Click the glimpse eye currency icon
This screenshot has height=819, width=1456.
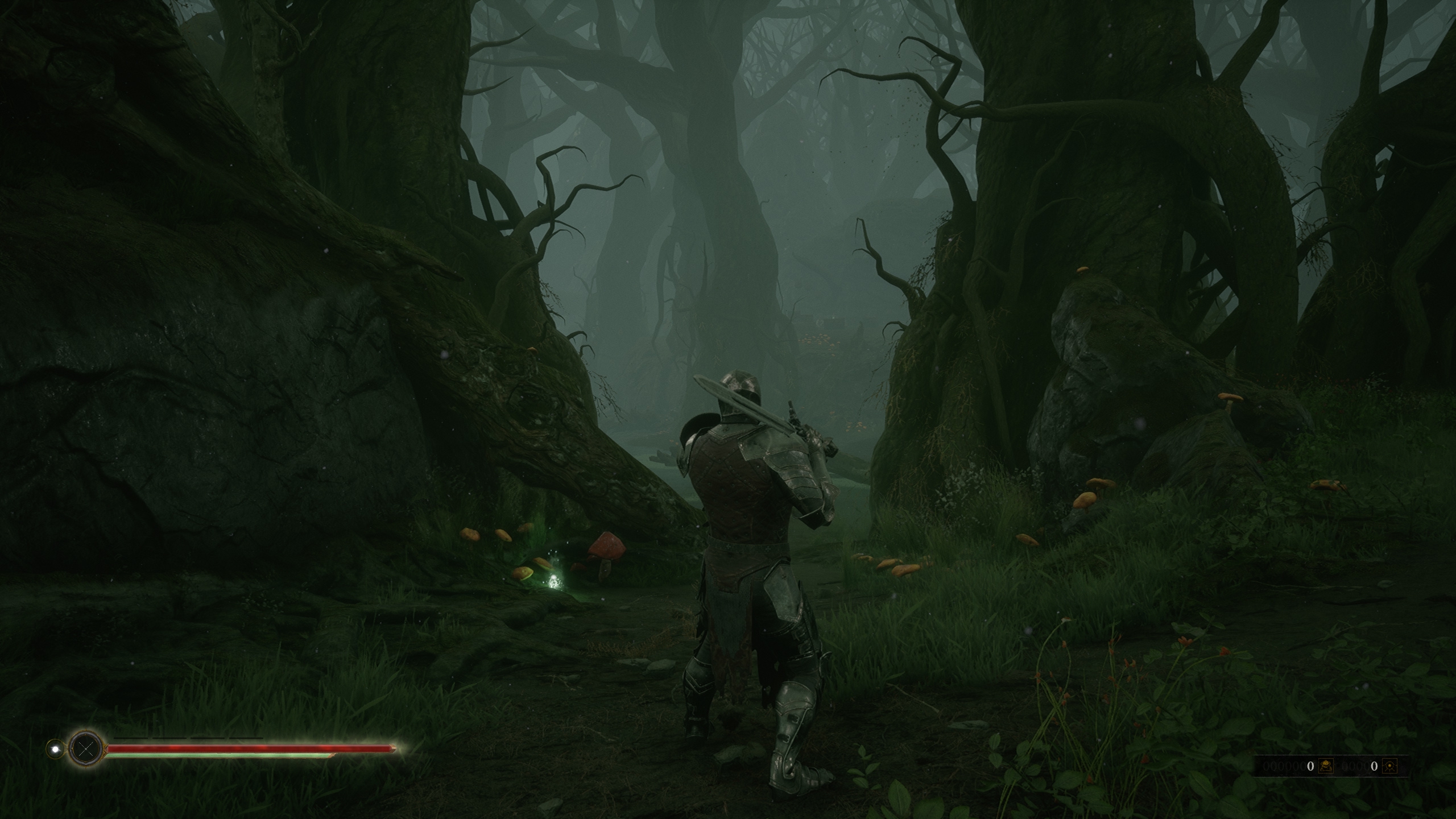click(x=1388, y=766)
